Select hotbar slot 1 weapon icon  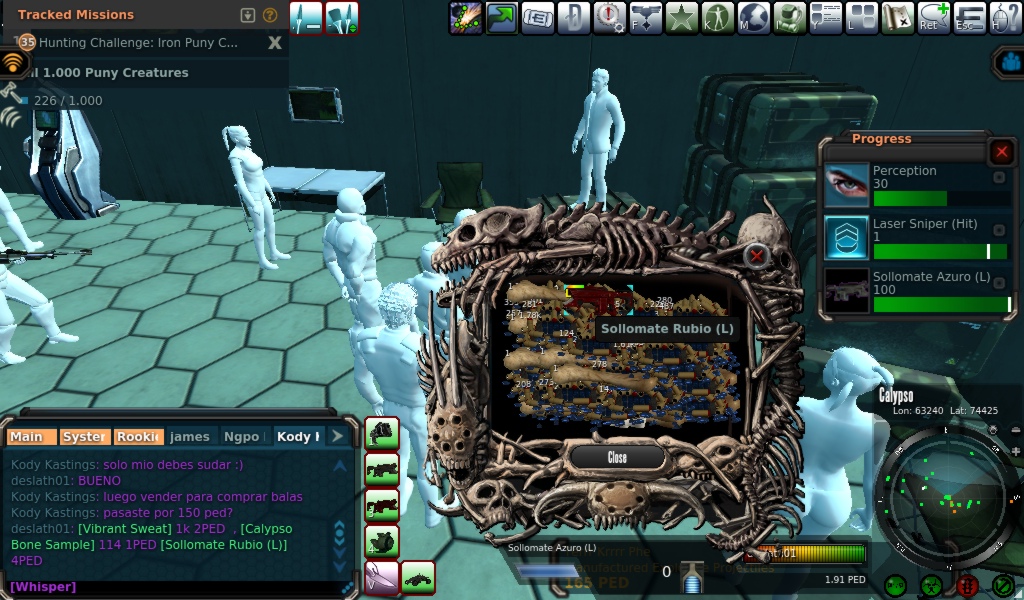382,434
